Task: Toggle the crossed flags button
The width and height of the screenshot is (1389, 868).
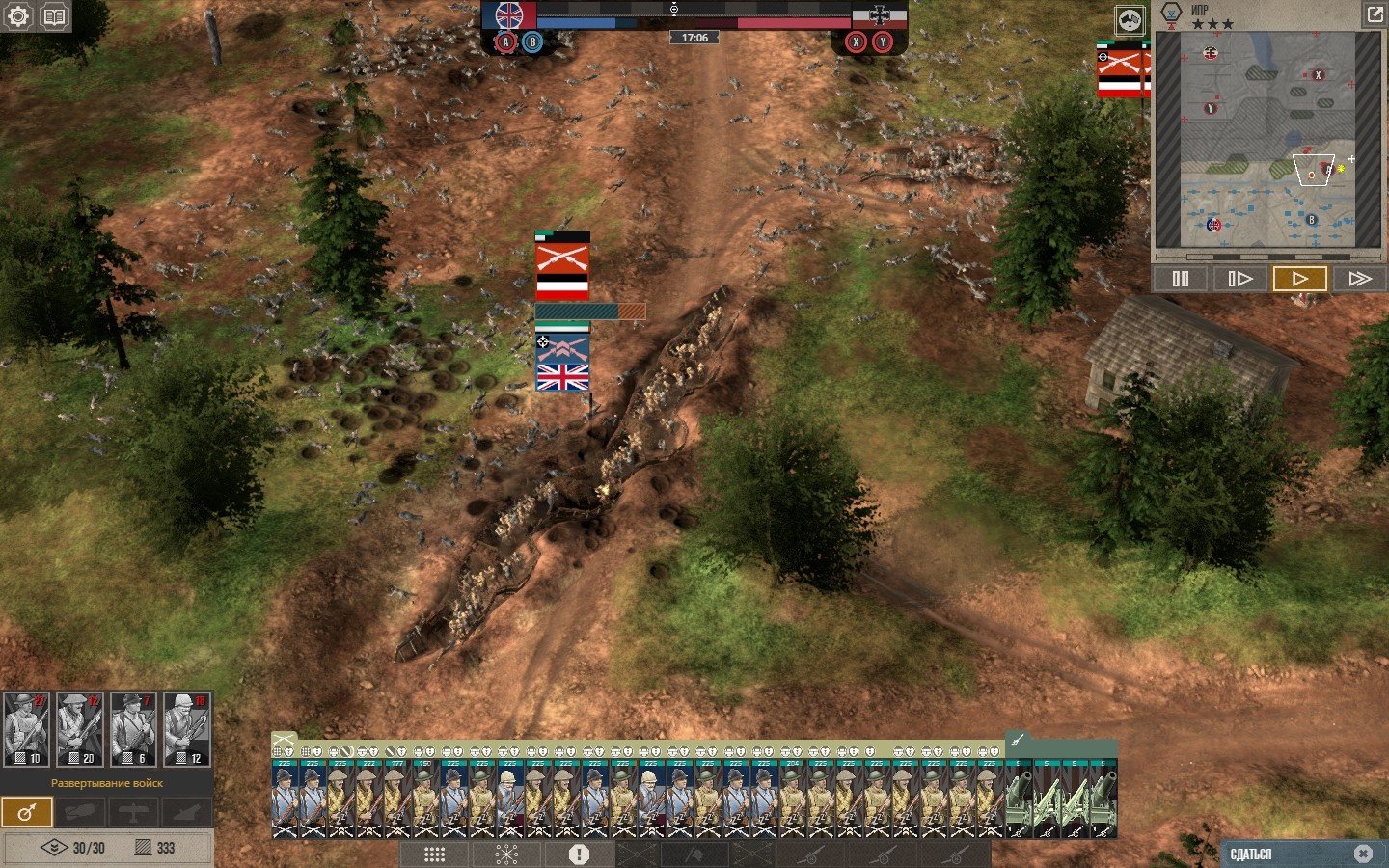Action: 1130,19
